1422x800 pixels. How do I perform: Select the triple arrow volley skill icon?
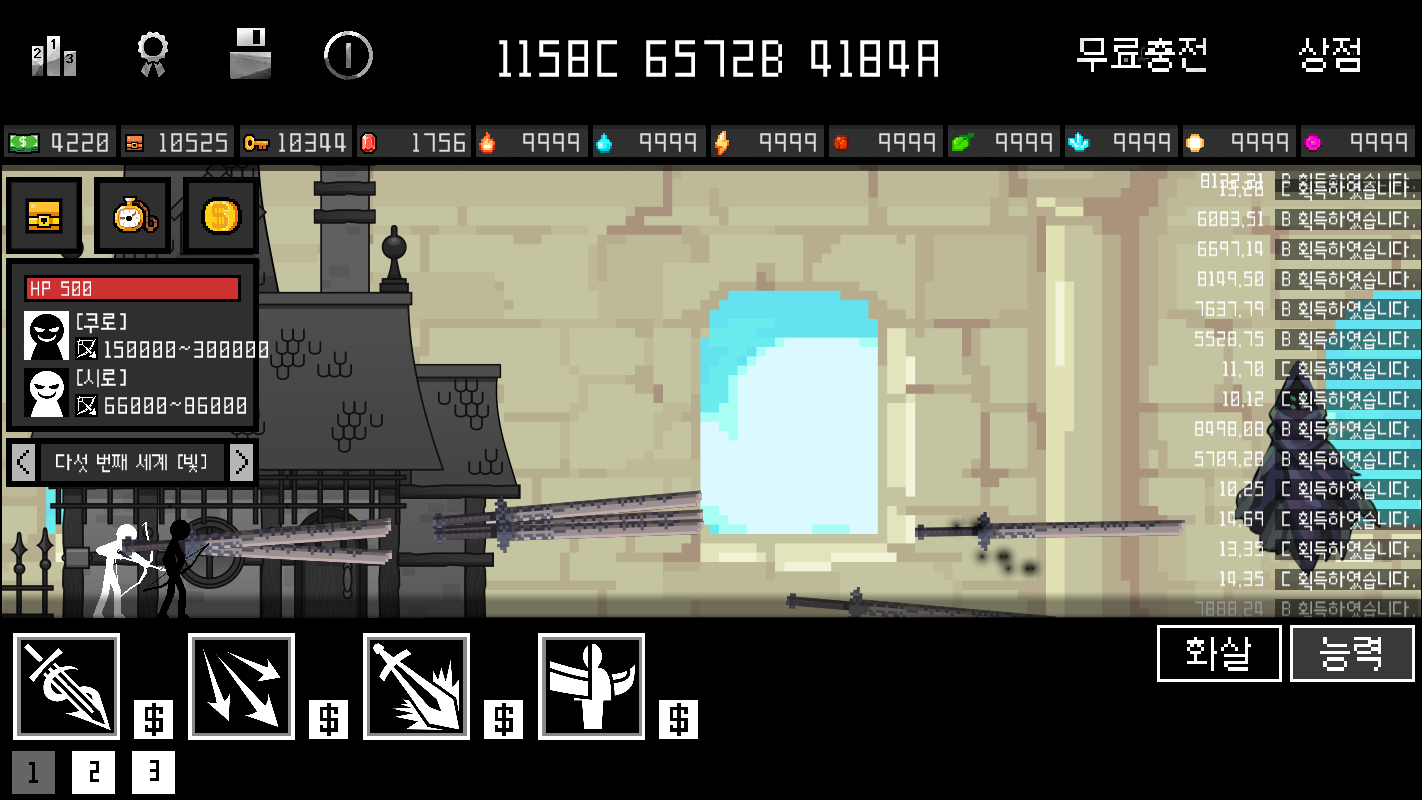coord(240,686)
